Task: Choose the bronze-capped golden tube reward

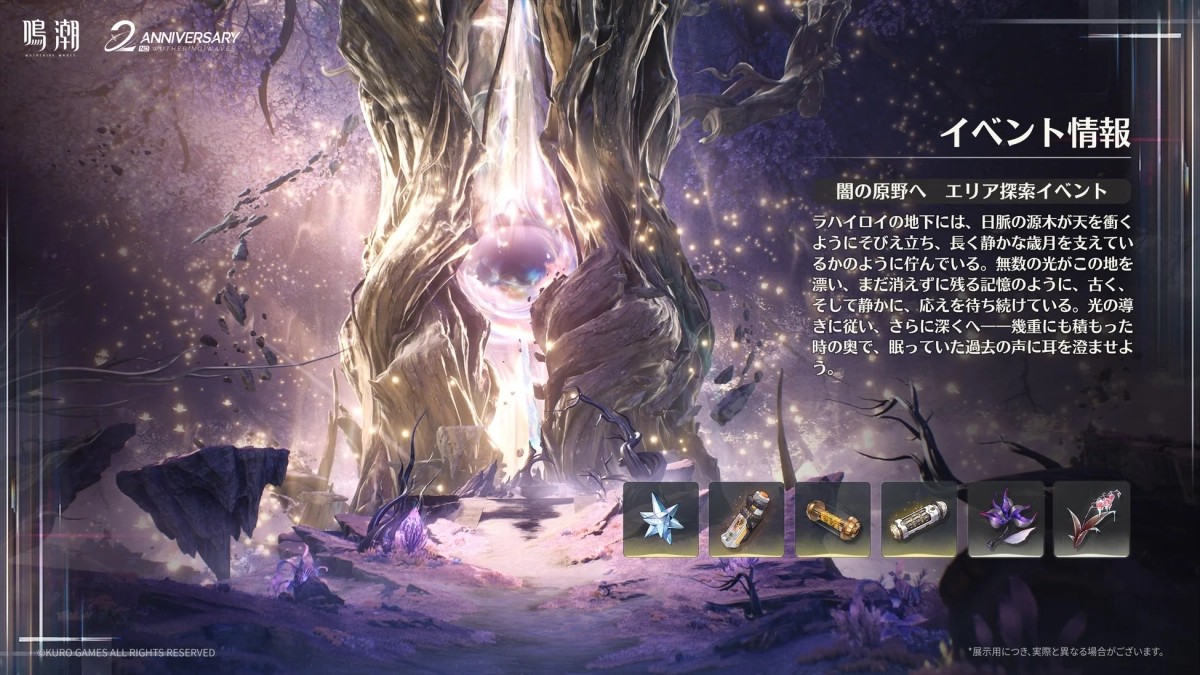Action: [x=833, y=519]
